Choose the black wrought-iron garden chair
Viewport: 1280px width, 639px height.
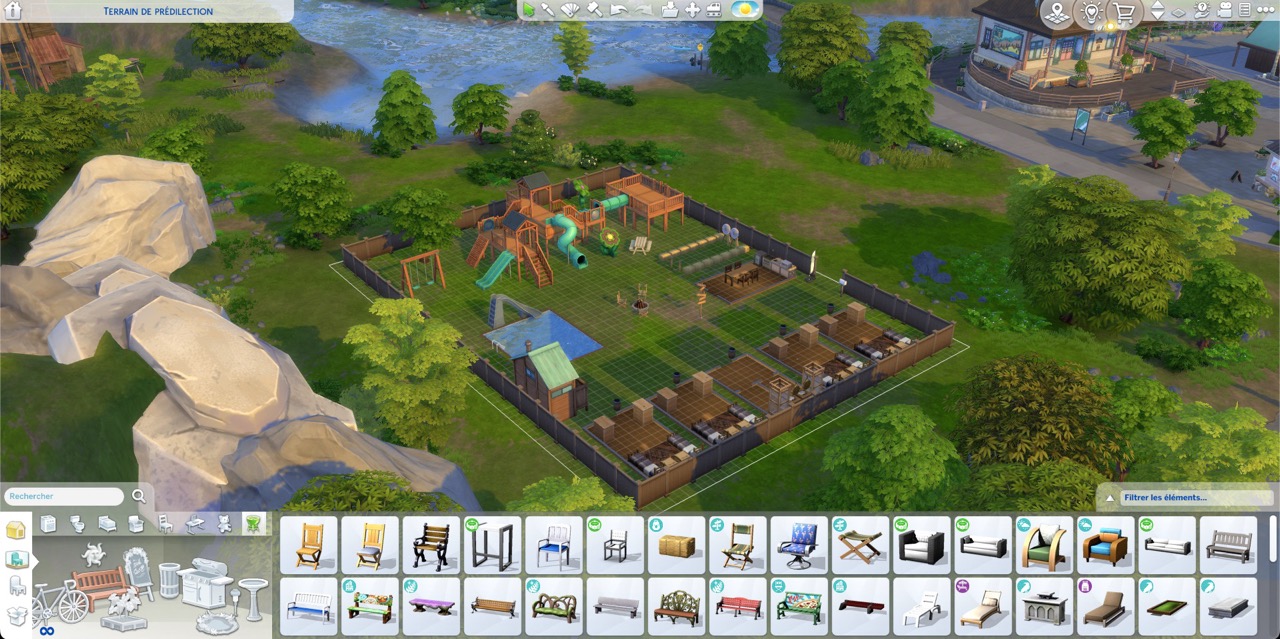431,545
